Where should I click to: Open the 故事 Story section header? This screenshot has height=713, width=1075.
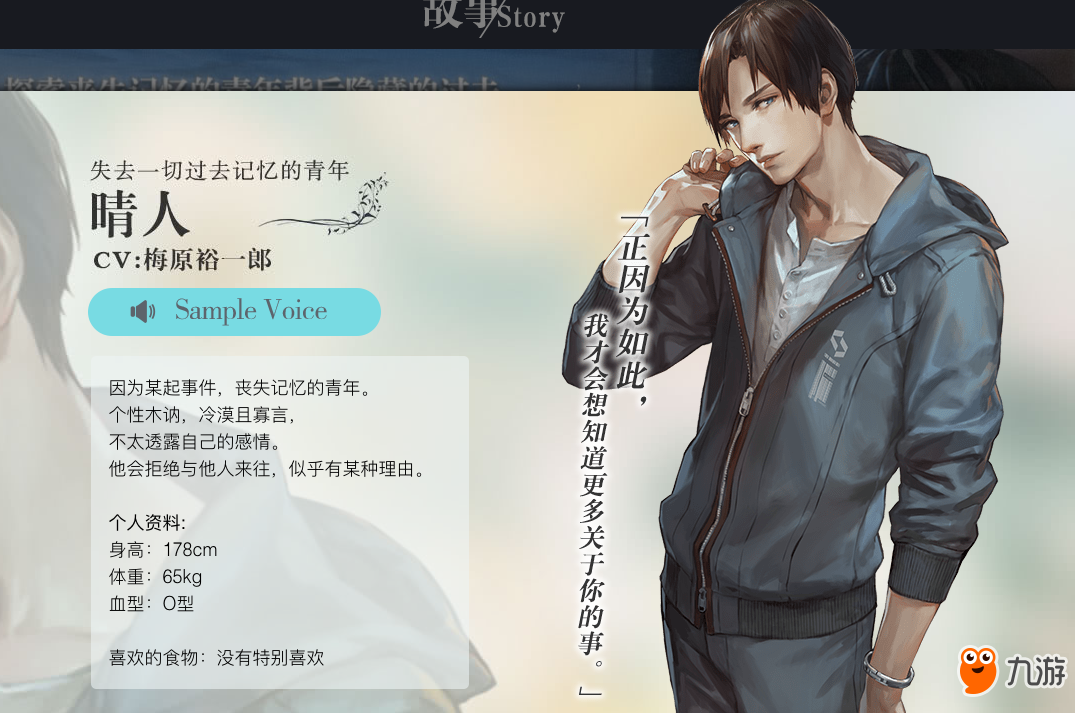(493, 17)
